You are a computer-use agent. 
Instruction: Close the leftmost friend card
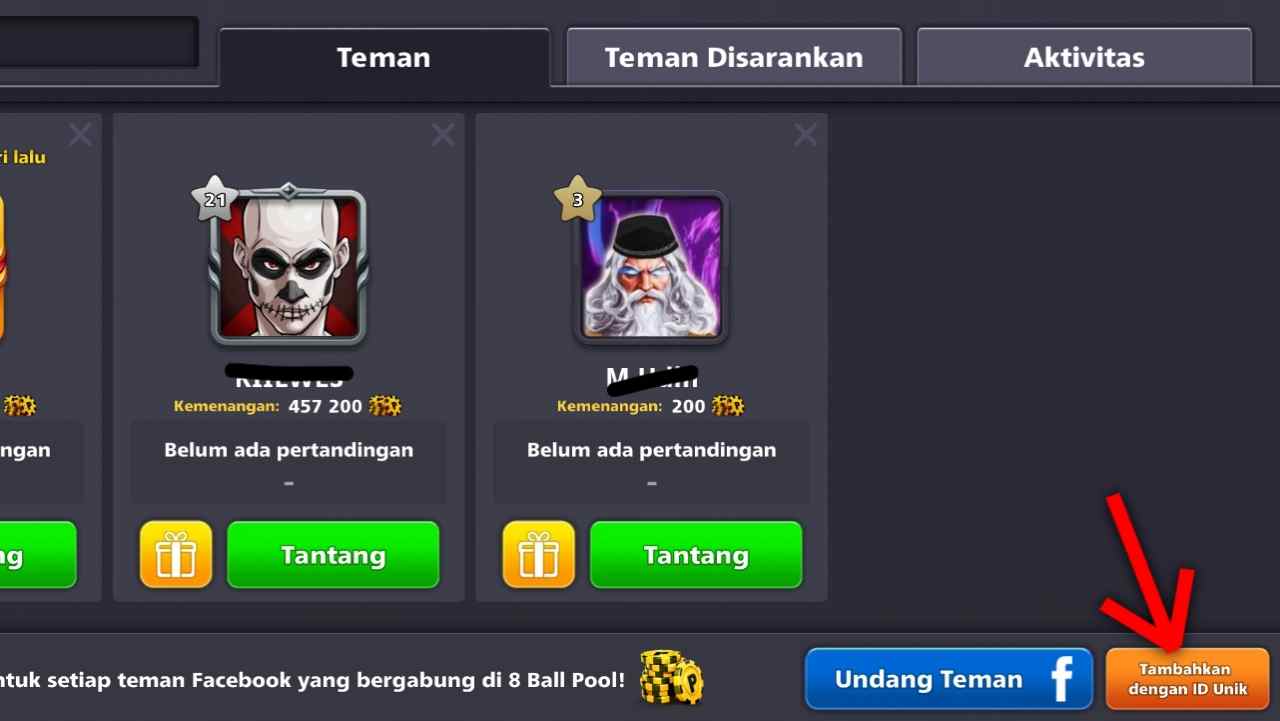pyautogui.click(x=79, y=133)
